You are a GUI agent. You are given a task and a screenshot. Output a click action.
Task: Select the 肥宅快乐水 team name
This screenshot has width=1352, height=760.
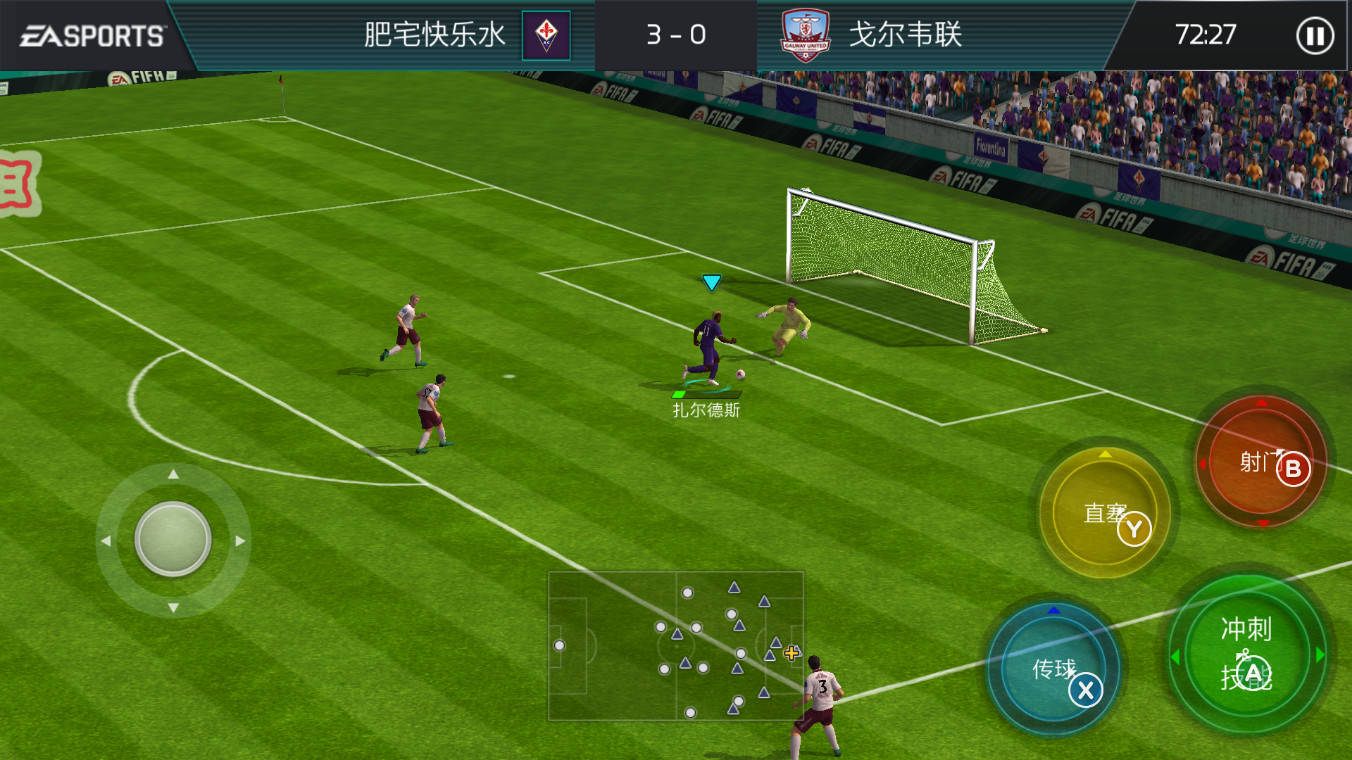point(432,34)
